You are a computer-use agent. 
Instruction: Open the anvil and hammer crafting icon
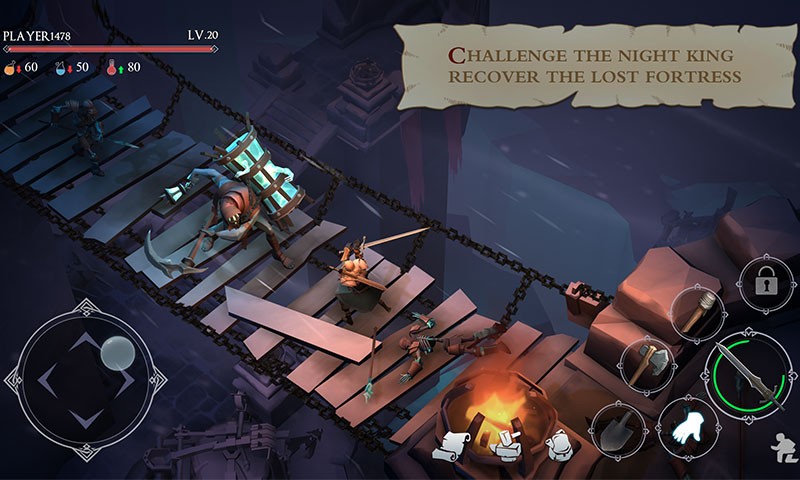coord(508,444)
